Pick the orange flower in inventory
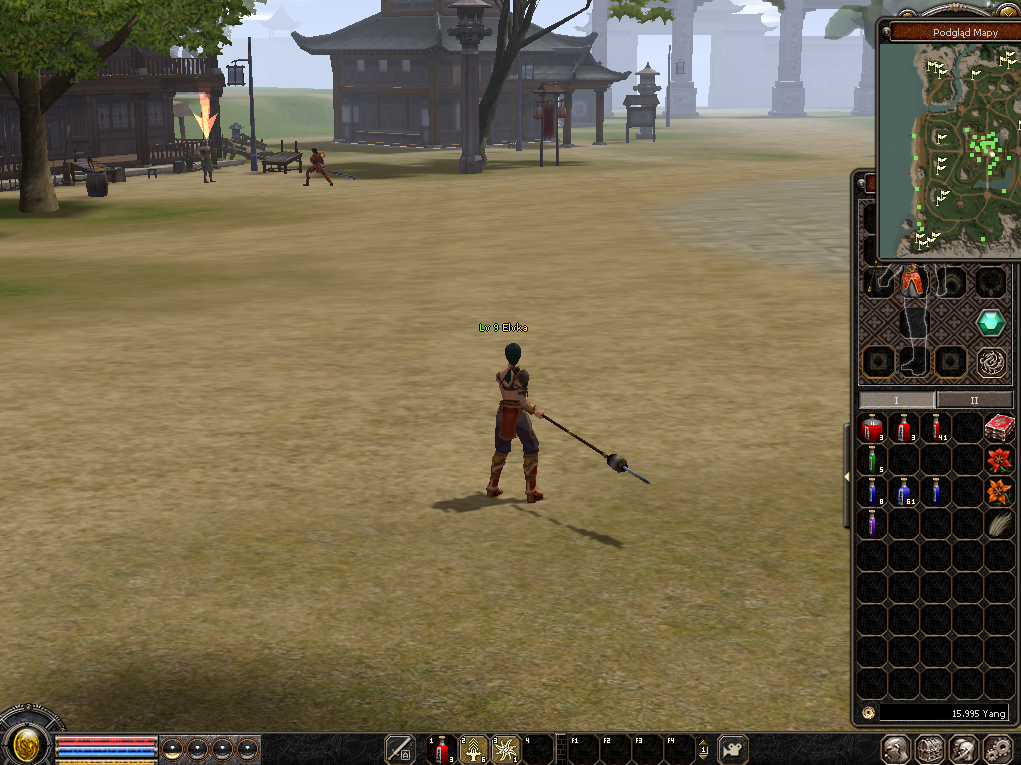This screenshot has width=1021, height=765. [x=999, y=492]
